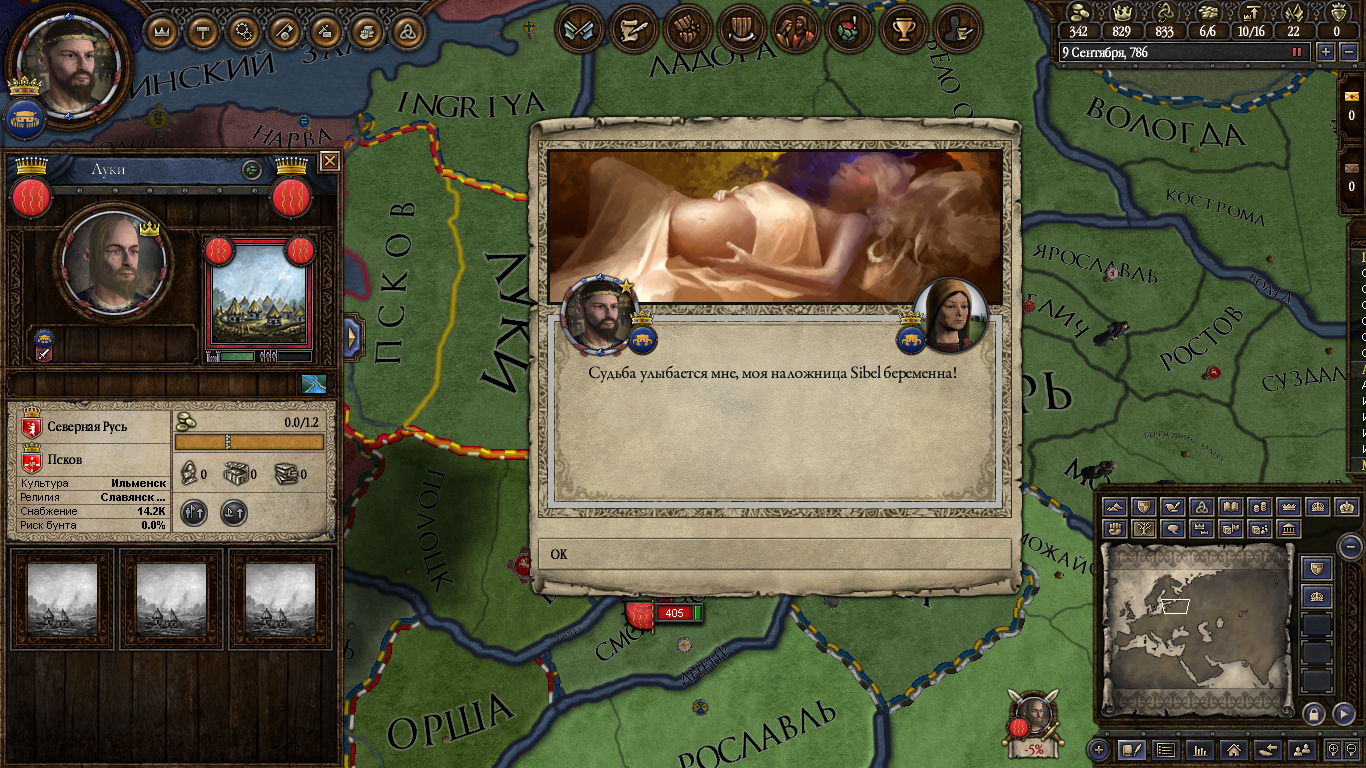Open the crown tab in the top menu
Image resolution: width=1366 pixels, height=768 pixels.
pos(162,32)
